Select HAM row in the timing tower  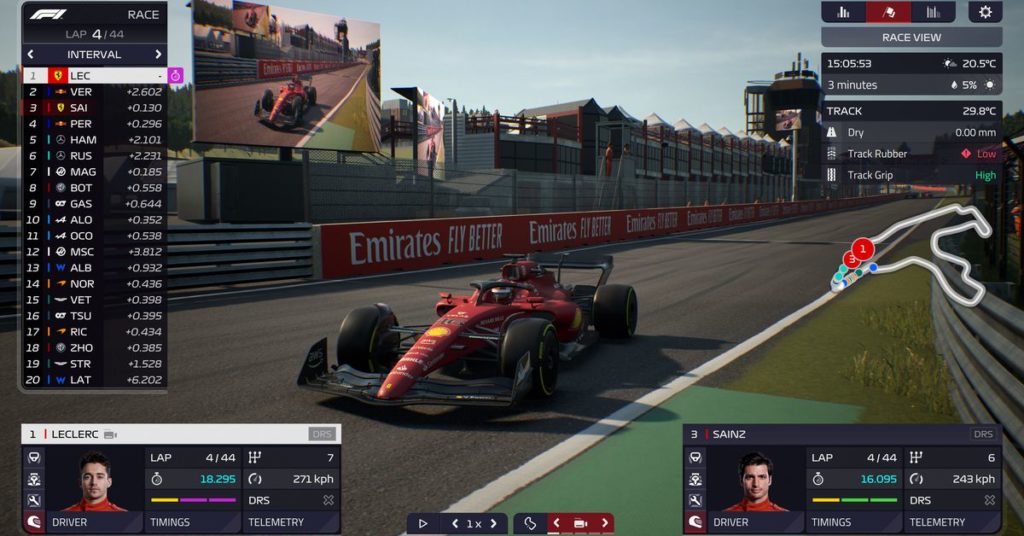[x=94, y=140]
